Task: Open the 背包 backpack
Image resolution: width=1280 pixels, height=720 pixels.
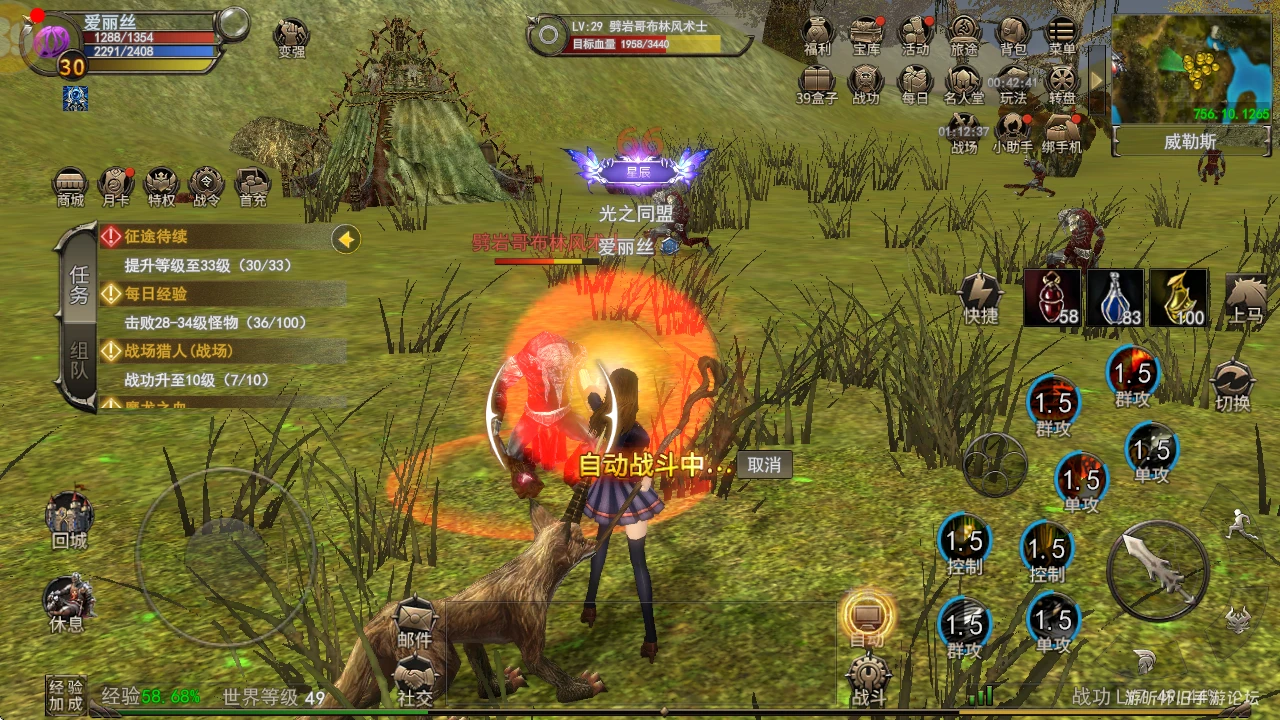Action: pyautogui.click(x=1012, y=36)
